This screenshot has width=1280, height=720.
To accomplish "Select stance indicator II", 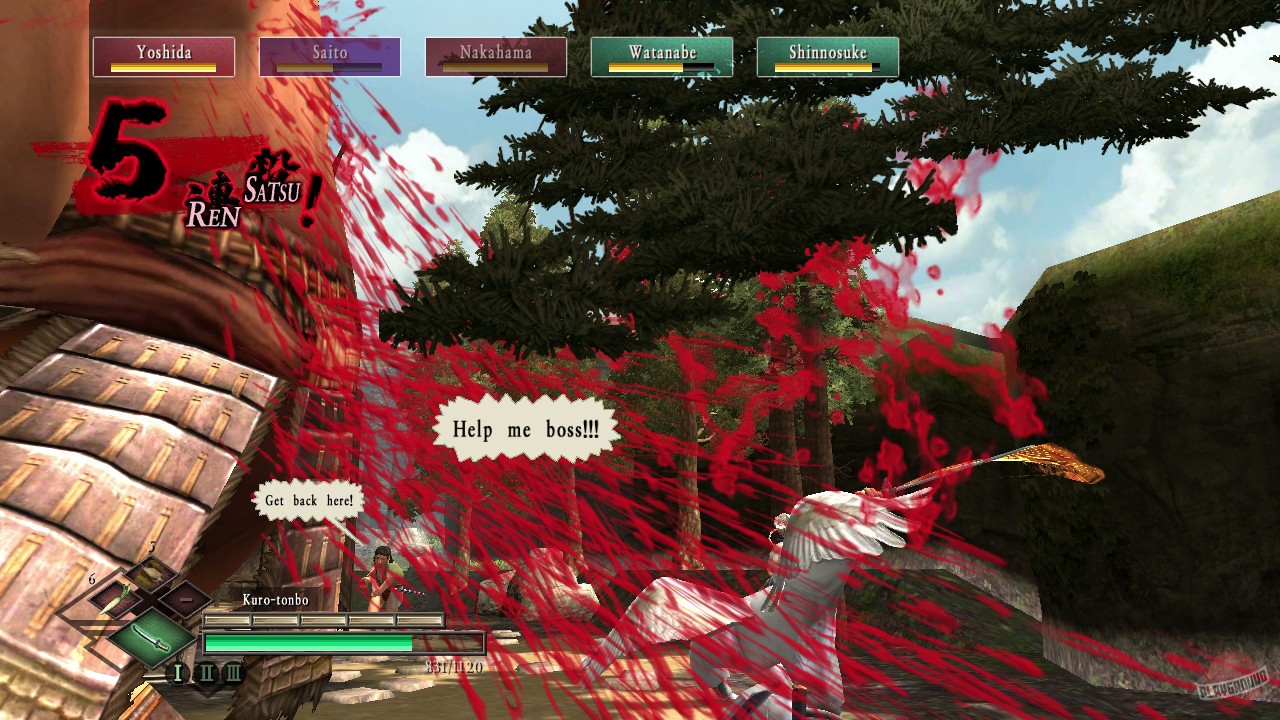I will (x=209, y=672).
